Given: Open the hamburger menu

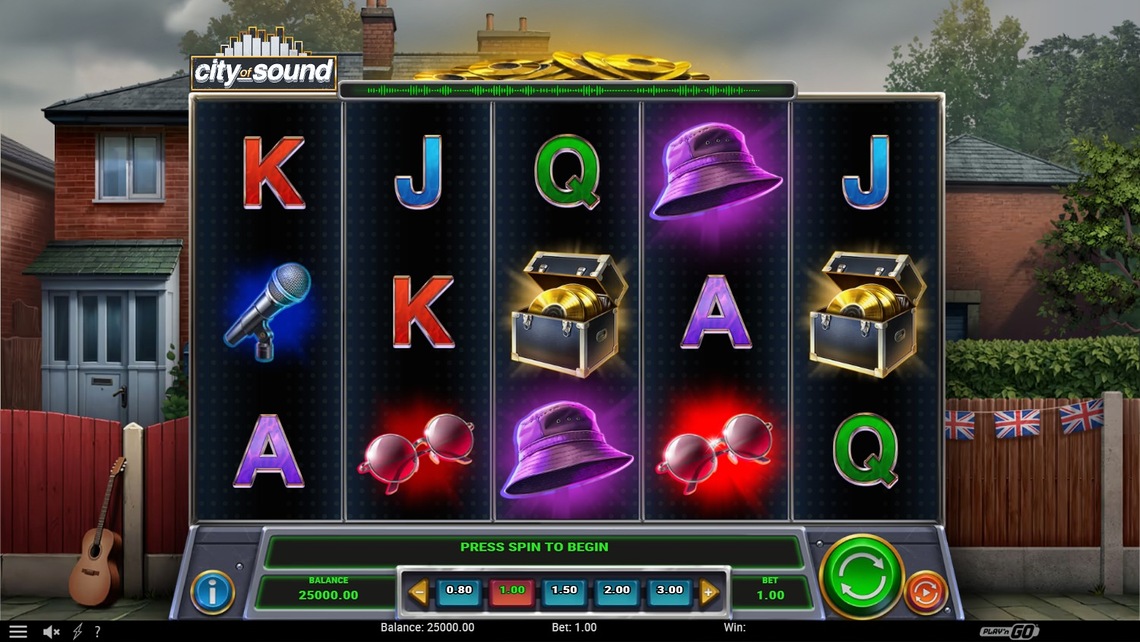Looking at the screenshot, I should pos(18,631).
